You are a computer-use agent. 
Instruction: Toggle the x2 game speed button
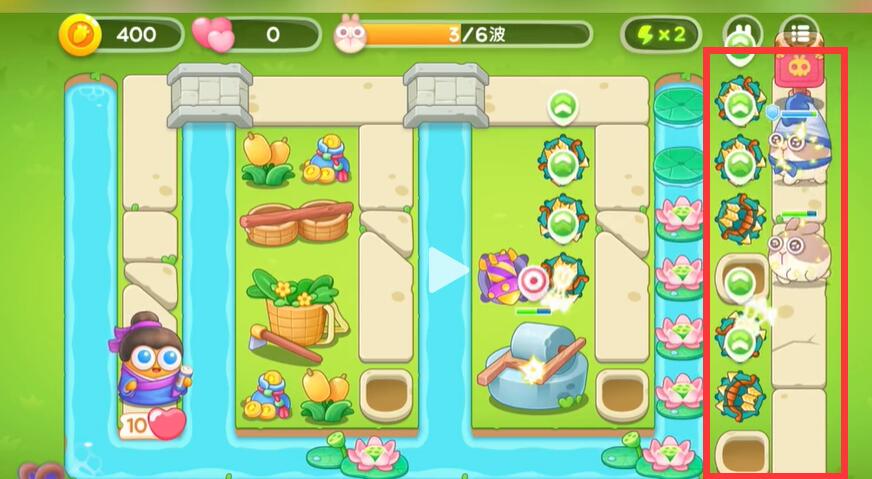point(661,35)
